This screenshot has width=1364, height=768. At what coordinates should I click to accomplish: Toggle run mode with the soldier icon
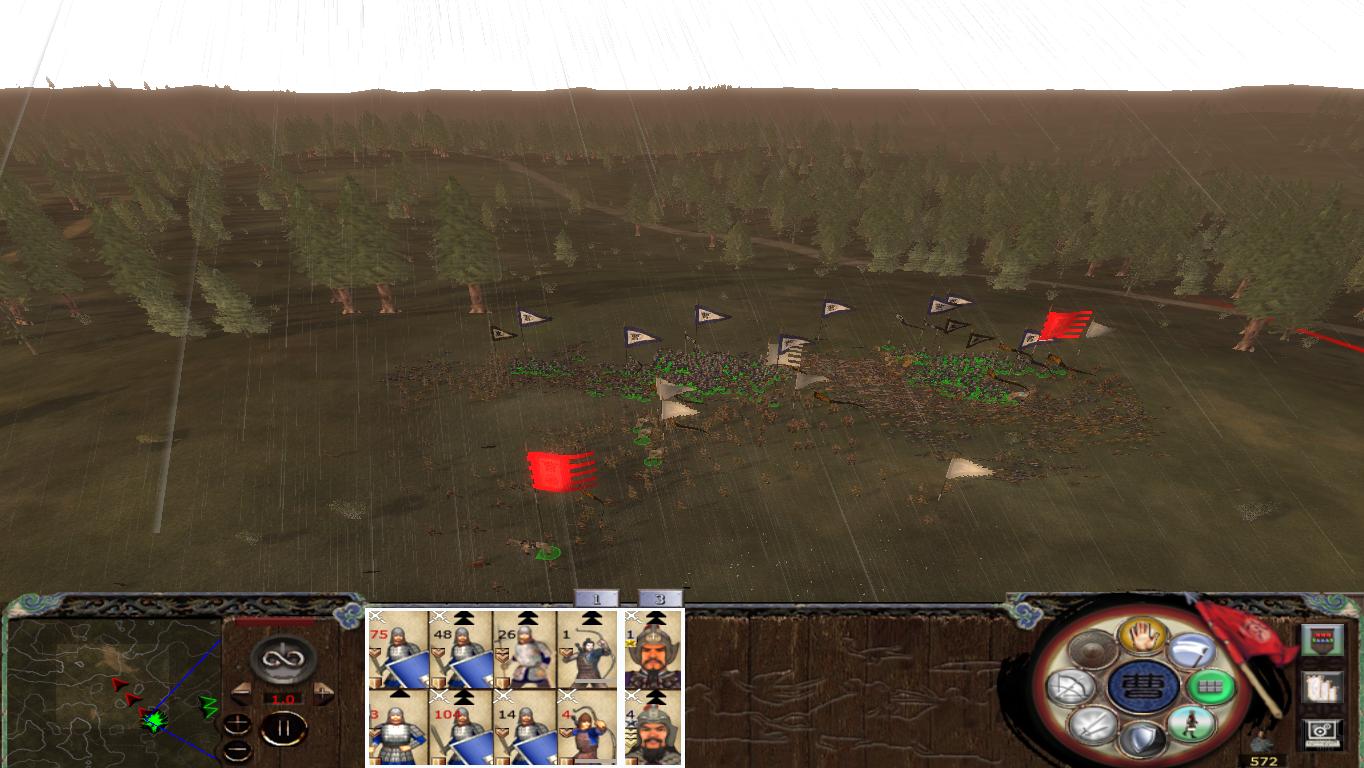(1192, 723)
